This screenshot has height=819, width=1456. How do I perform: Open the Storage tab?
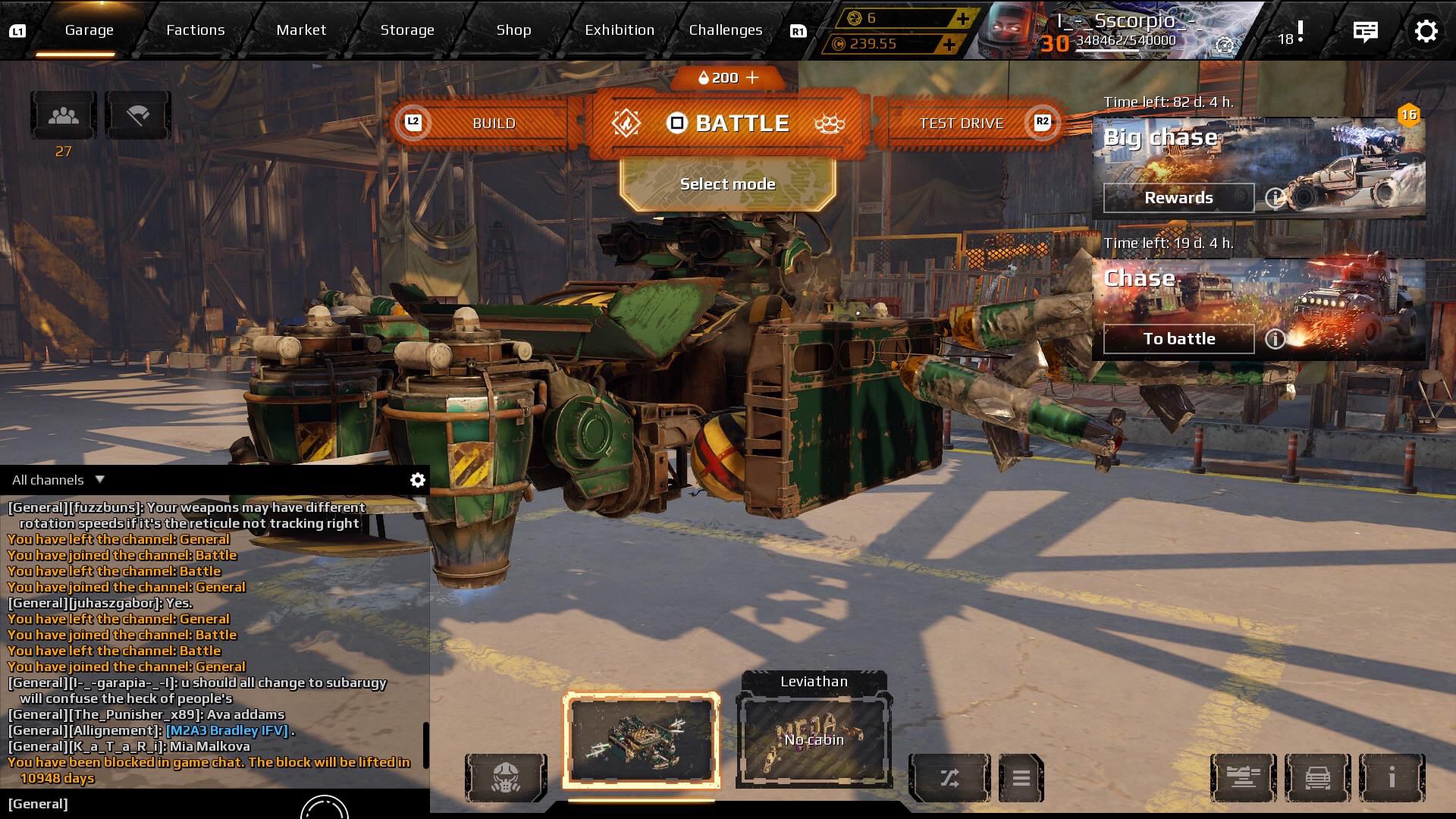click(407, 30)
